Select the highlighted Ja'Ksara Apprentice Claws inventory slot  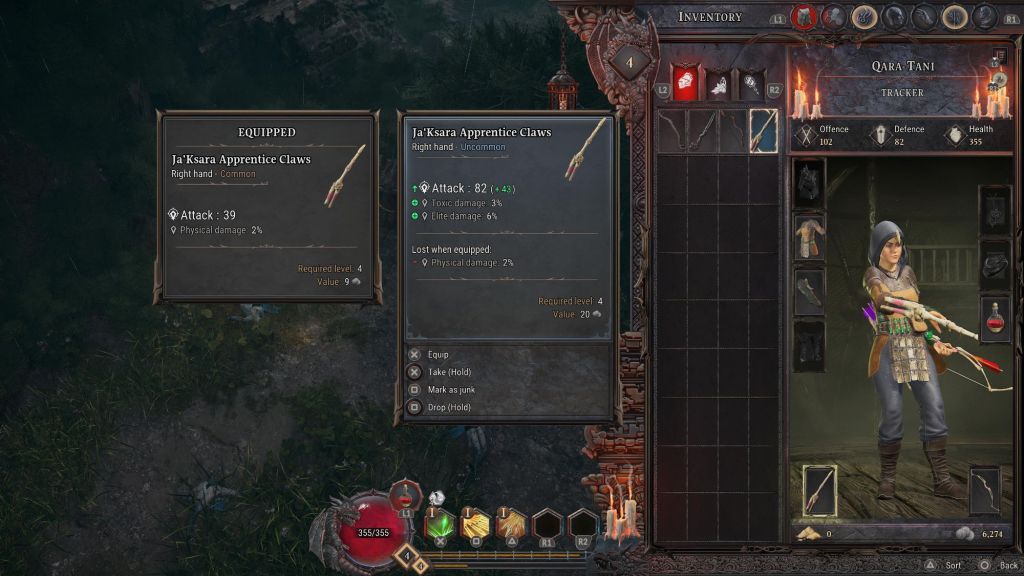(764, 131)
